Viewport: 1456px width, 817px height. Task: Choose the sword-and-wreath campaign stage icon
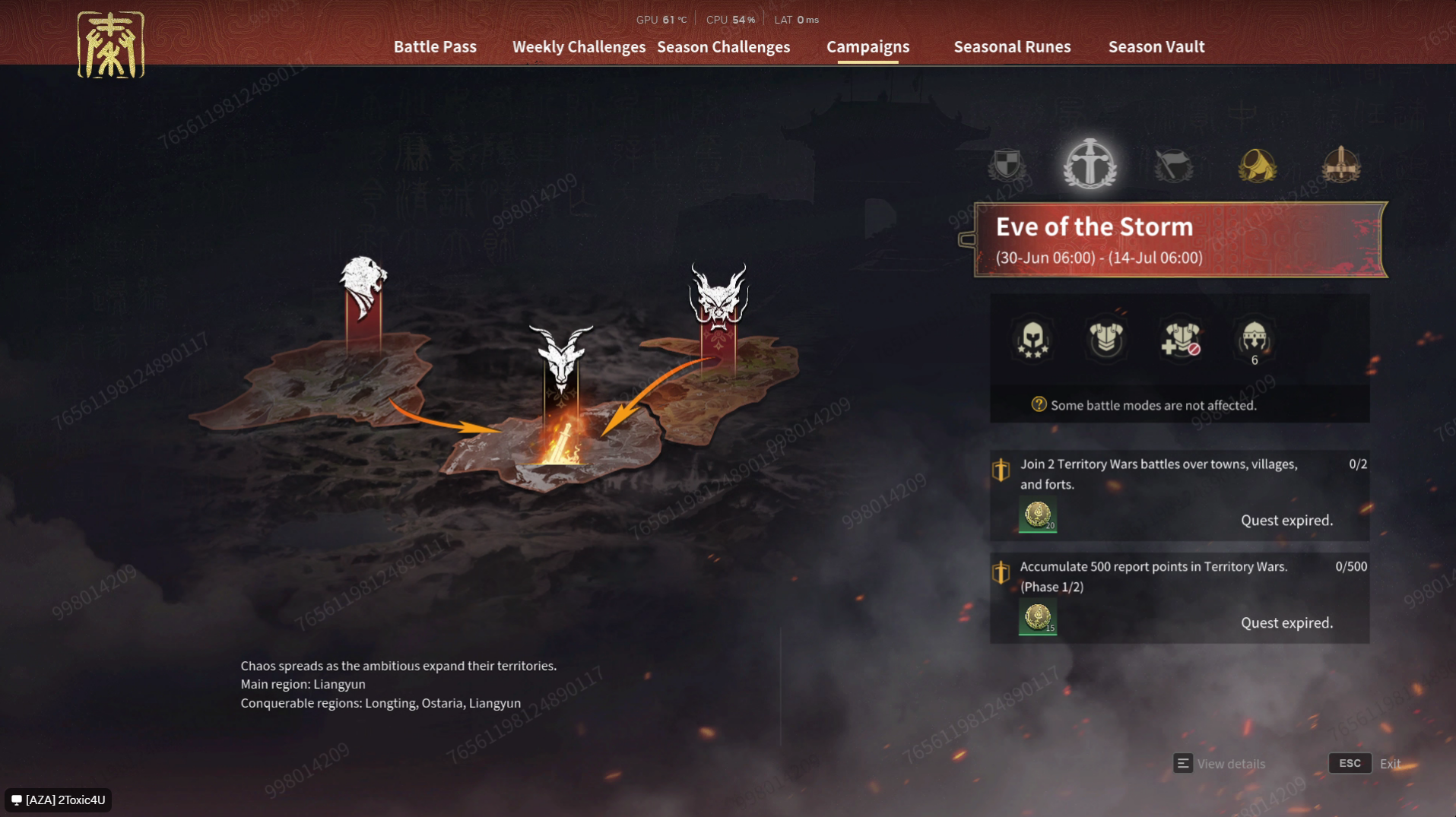(1090, 164)
